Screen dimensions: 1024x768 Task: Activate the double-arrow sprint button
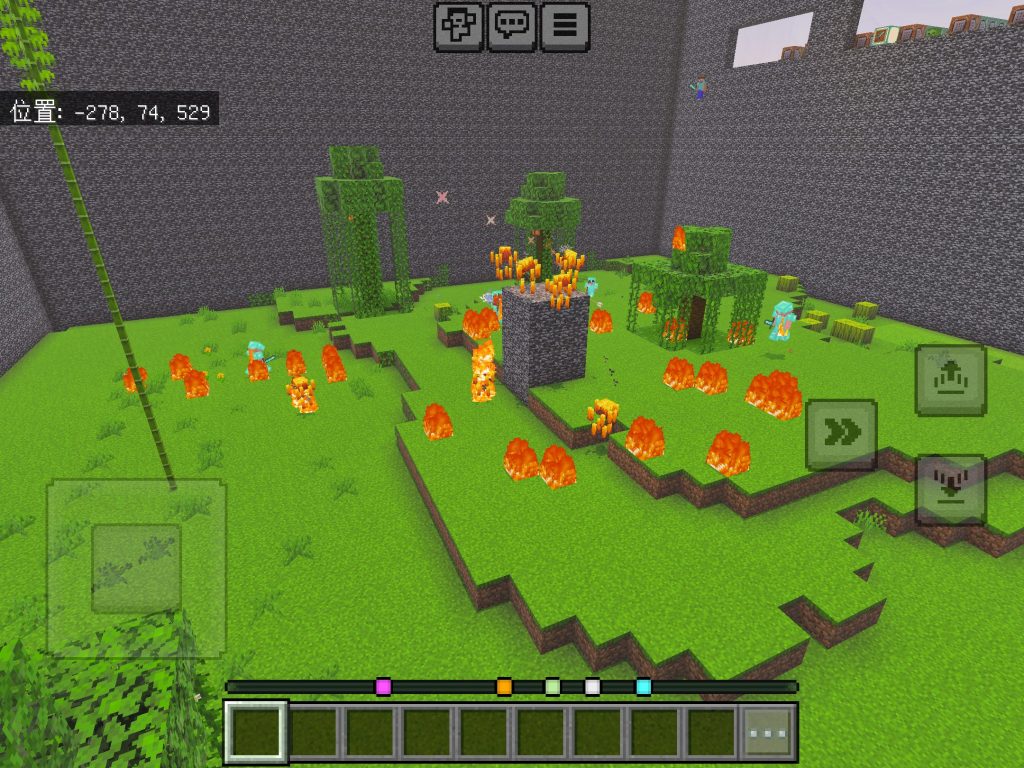coord(842,434)
